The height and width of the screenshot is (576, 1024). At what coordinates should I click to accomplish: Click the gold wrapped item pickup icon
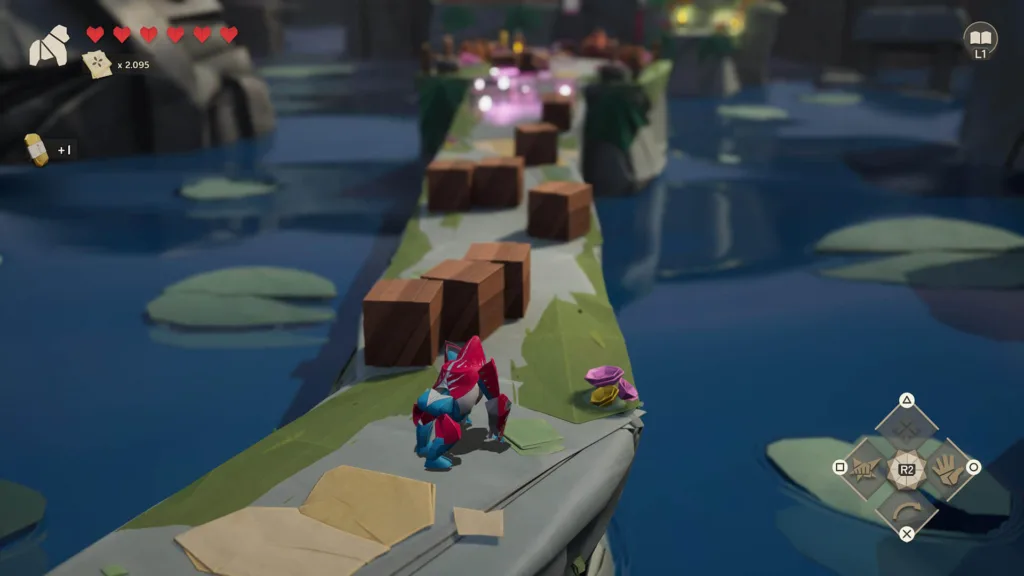coord(36,149)
